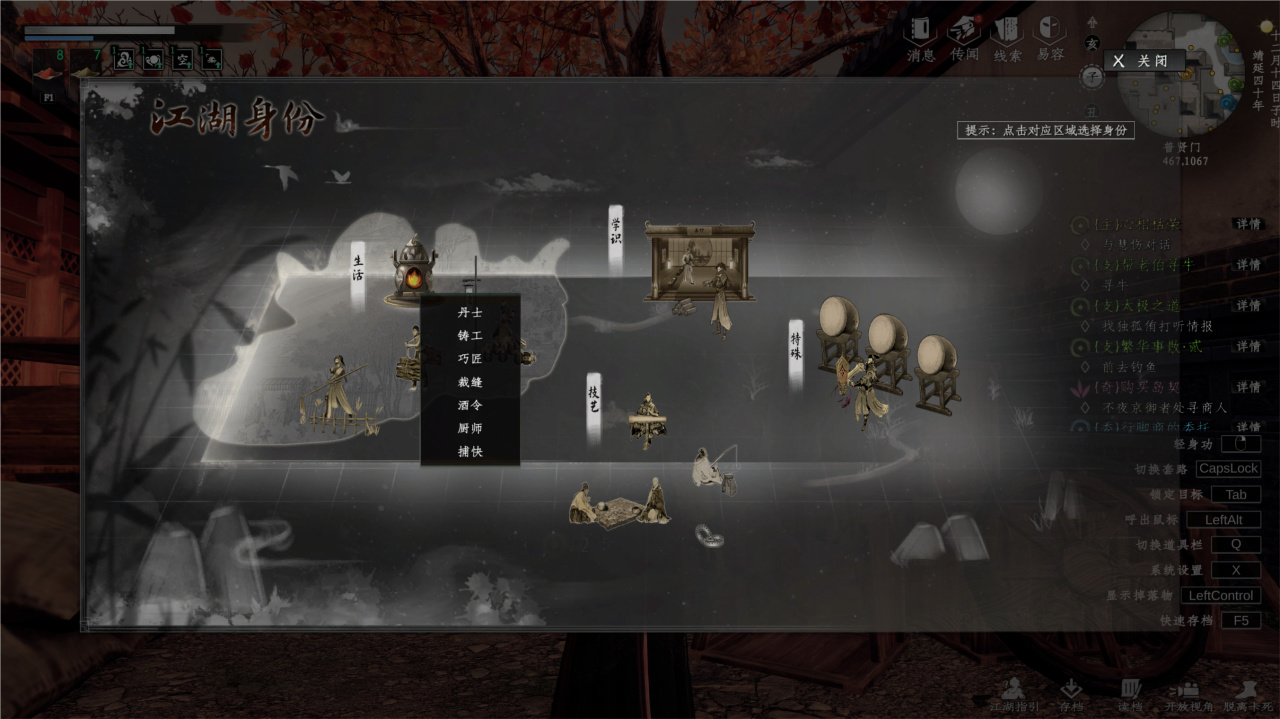Show the 线索 clues panel
Screen dimensions: 1280x719
click(1007, 36)
